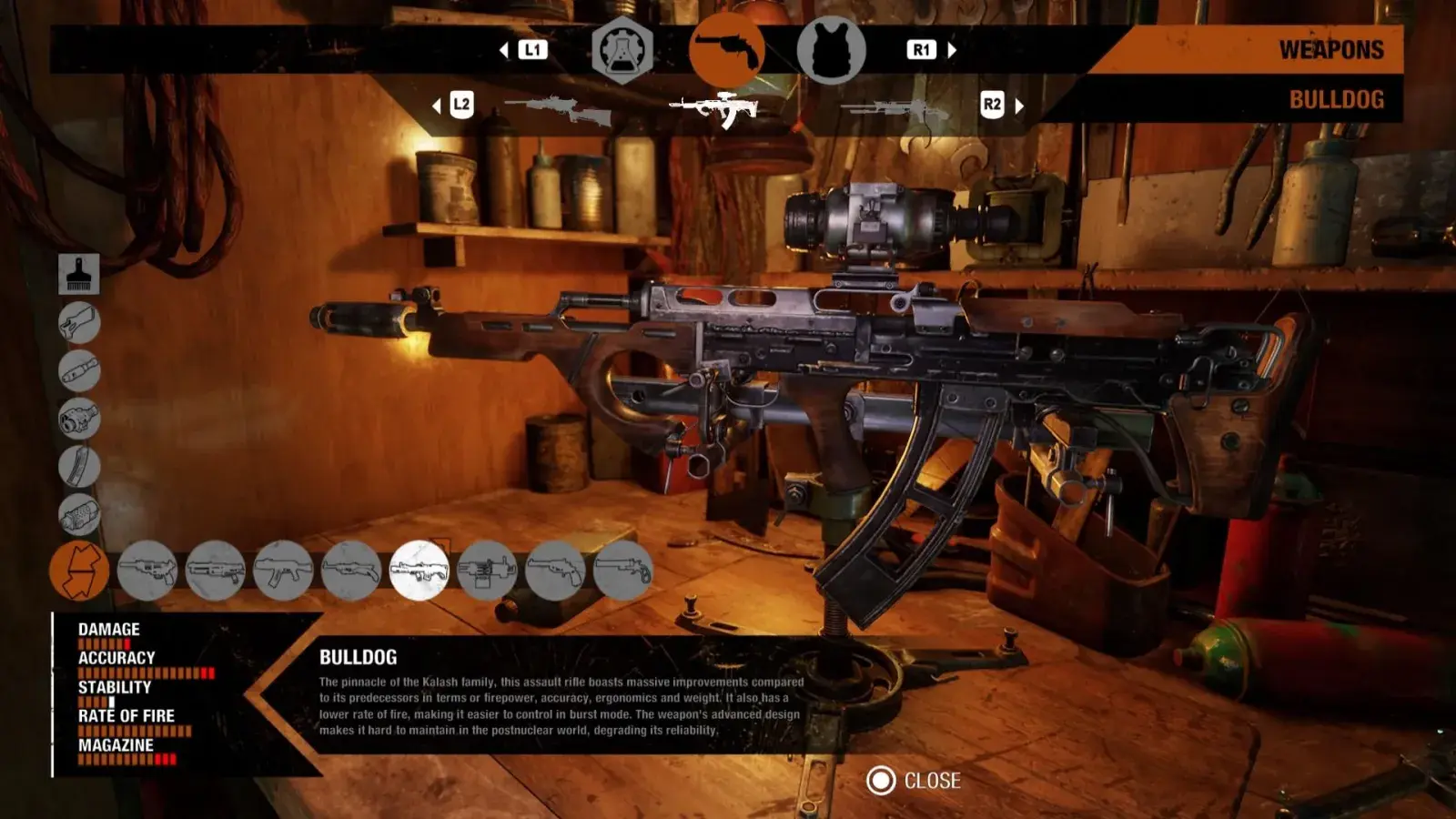This screenshot has height=819, width=1456.
Task: Pick the Kalash rifle icon
Action: [283, 571]
